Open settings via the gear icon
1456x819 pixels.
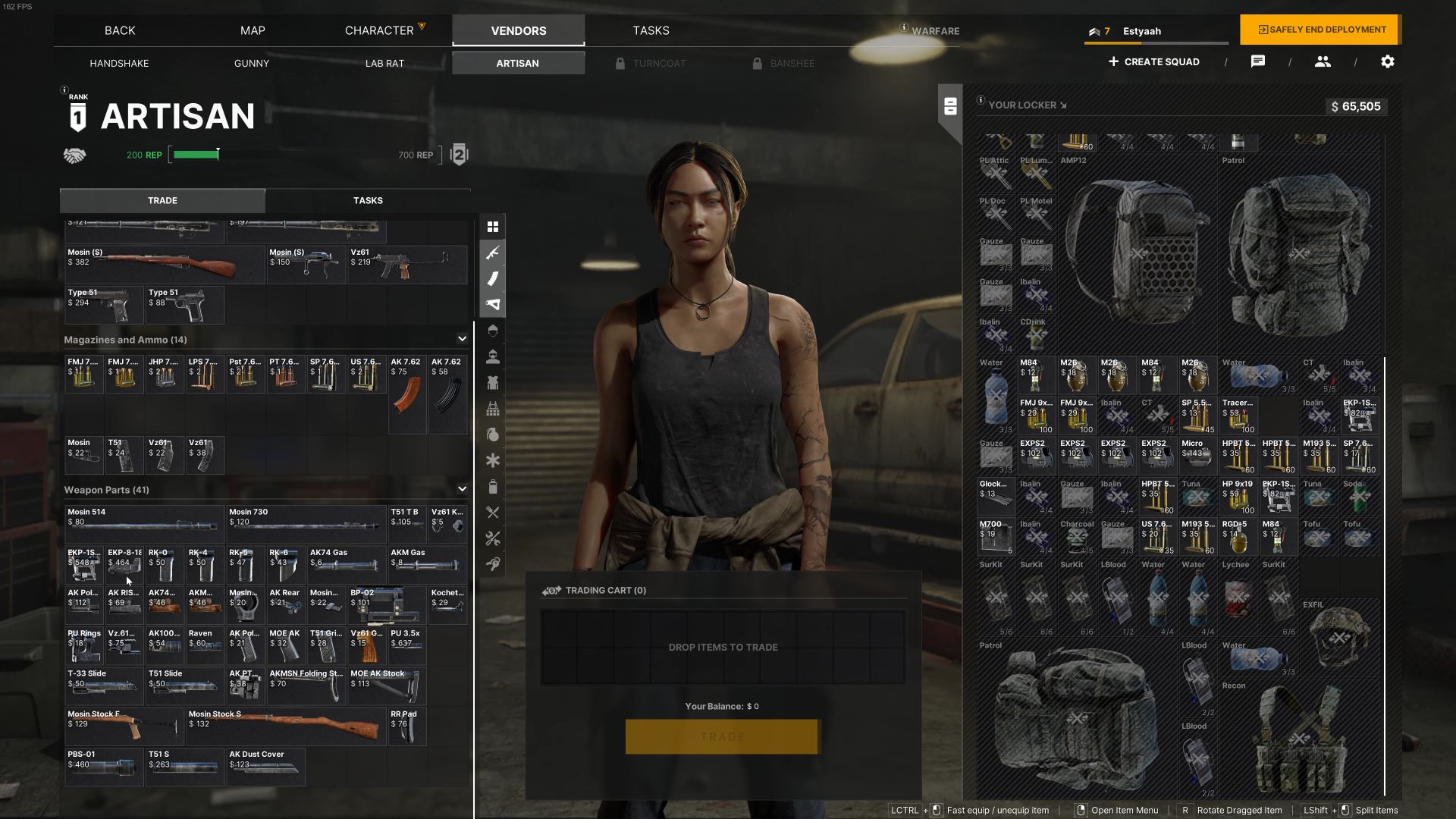(x=1387, y=61)
